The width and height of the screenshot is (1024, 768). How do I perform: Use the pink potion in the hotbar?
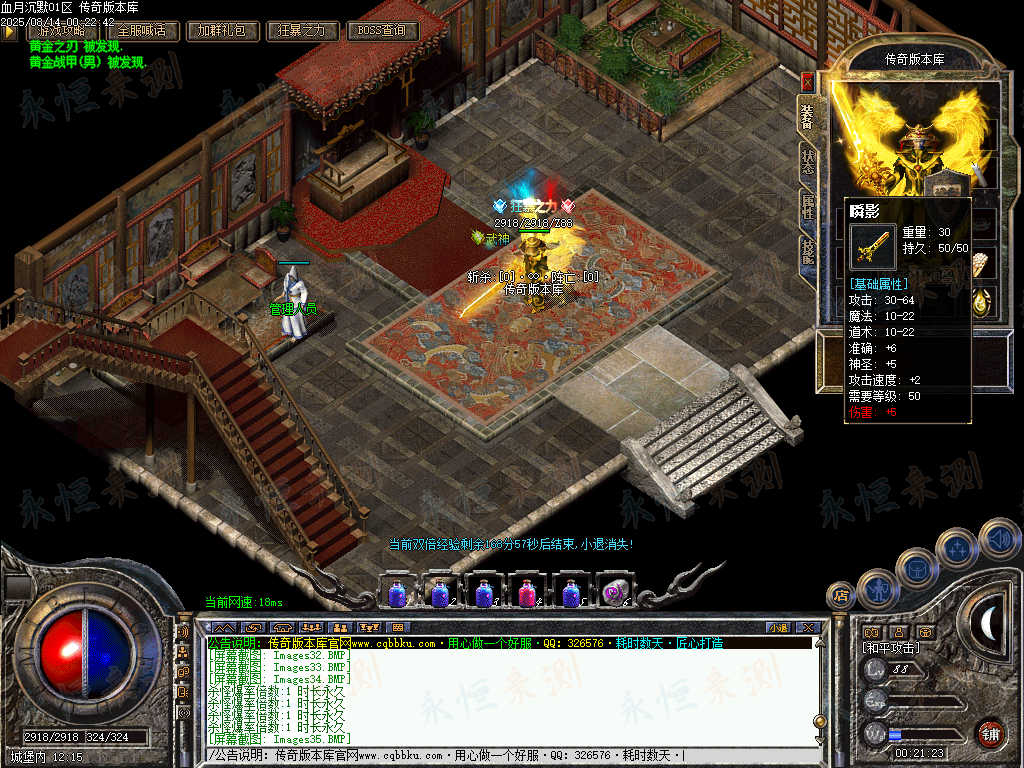click(525, 592)
